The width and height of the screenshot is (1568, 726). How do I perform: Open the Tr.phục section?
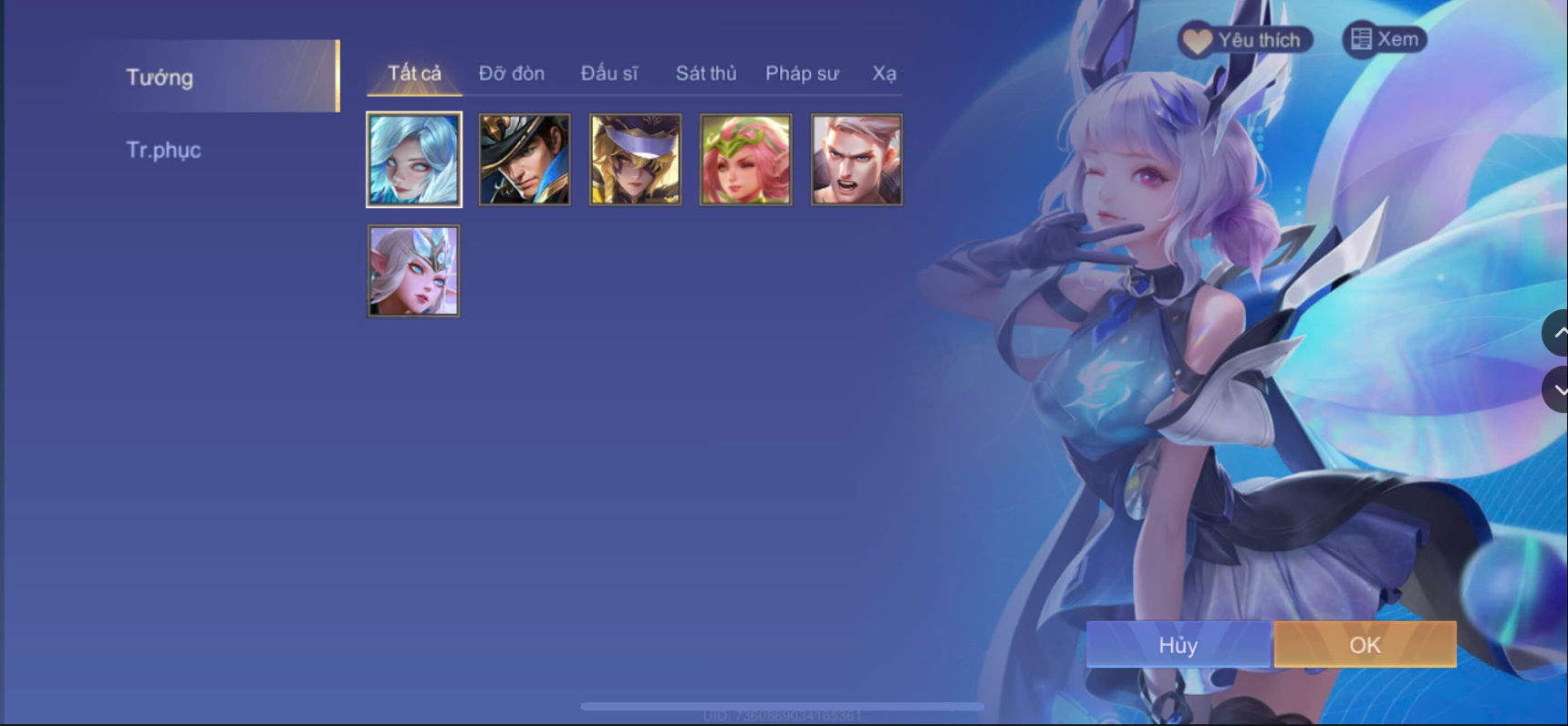pyautogui.click(x=164, y=149)
